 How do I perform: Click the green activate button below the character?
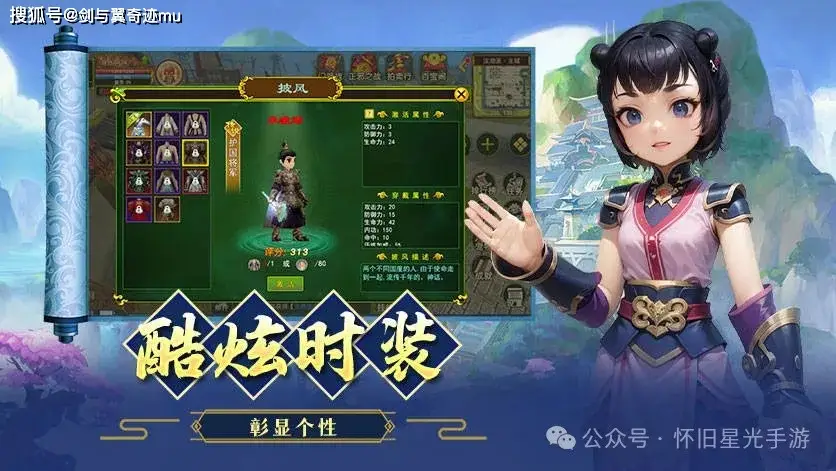coord(285,284)
